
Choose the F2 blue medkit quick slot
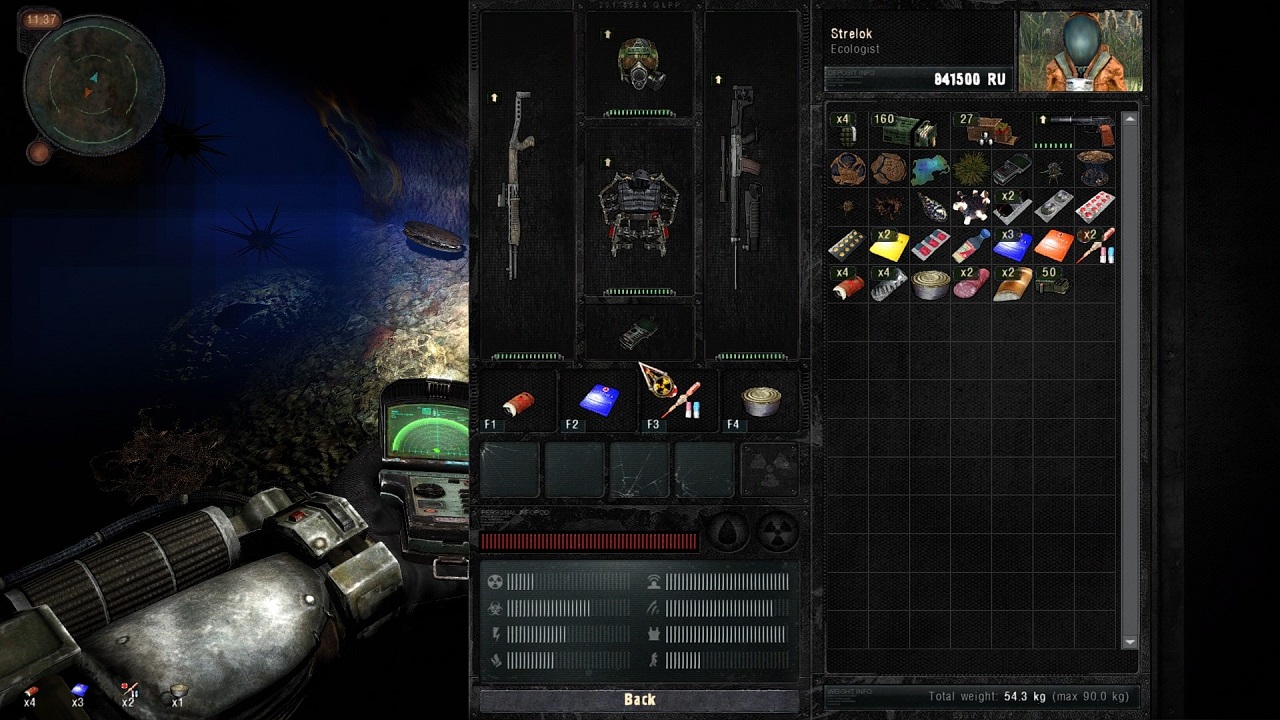pyautogui.click(x=599, y=400)
